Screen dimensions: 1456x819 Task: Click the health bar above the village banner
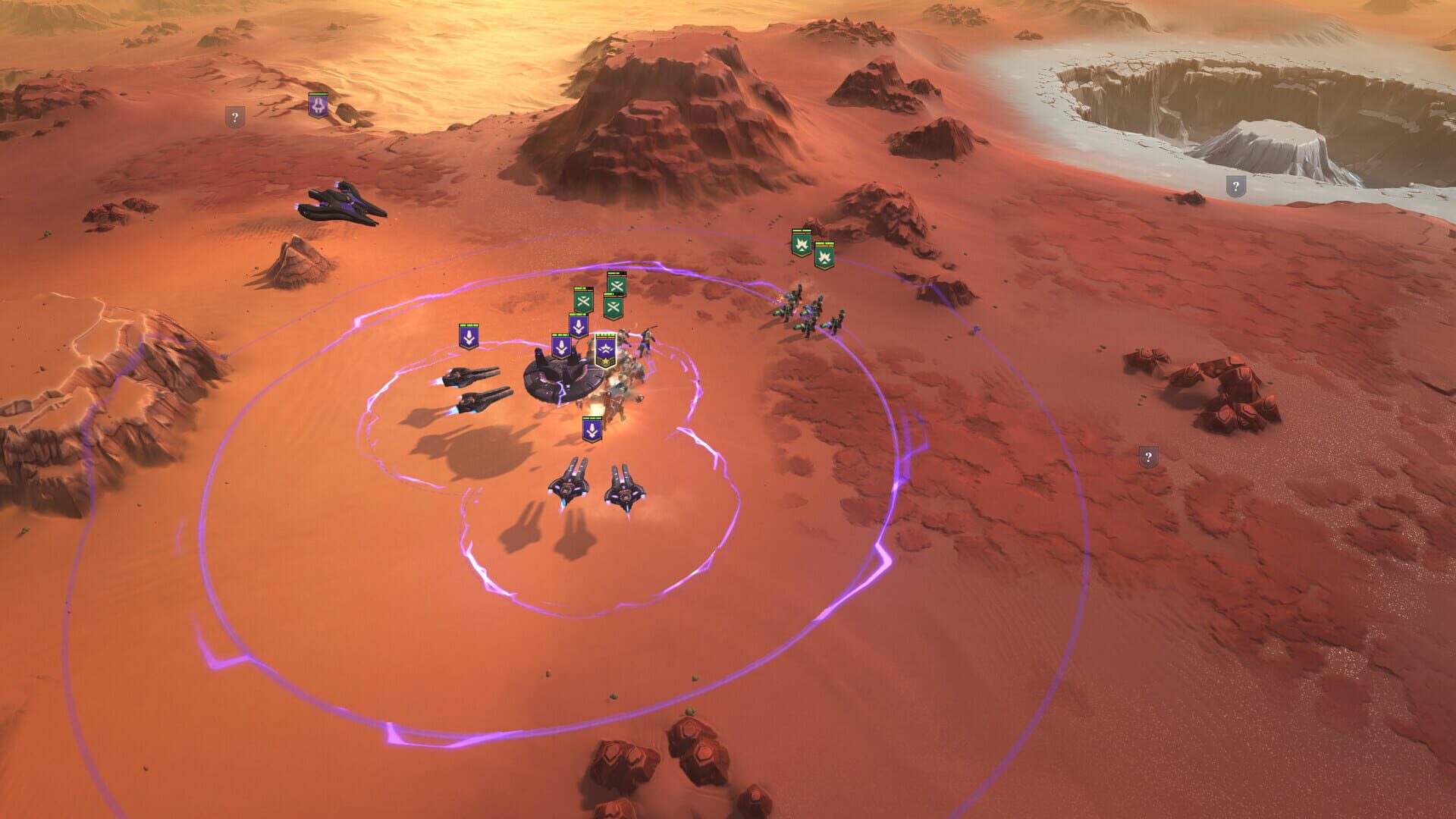tap(605, 335)
